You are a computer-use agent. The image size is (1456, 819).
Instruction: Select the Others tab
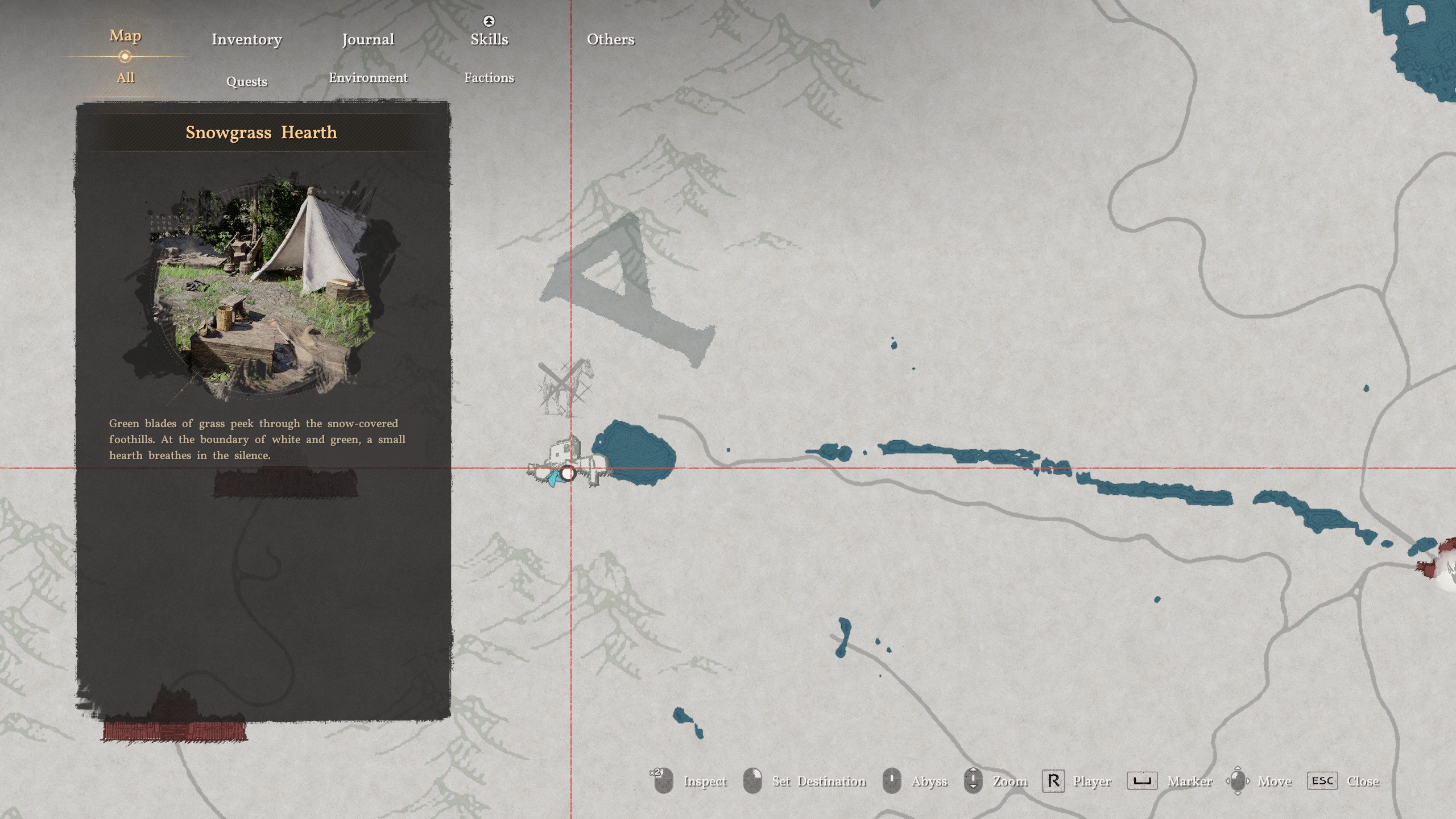click(610, 39)
